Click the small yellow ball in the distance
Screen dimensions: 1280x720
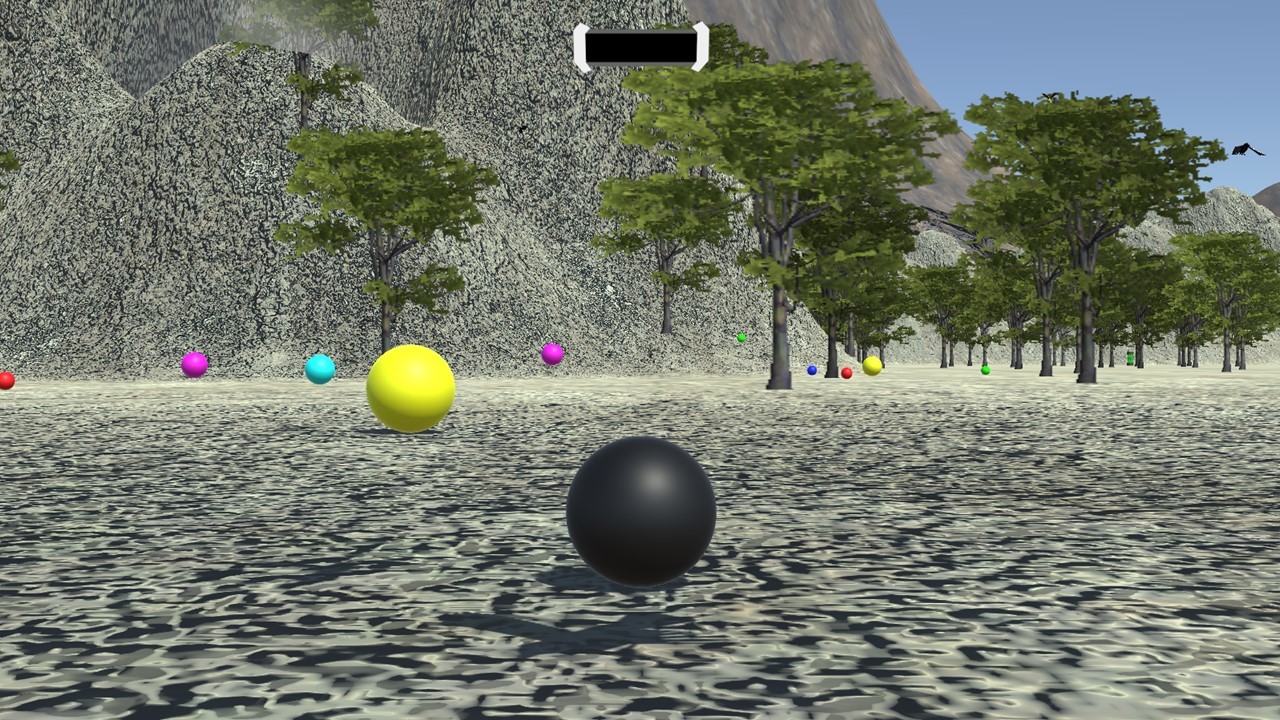[x=872, y=366]
